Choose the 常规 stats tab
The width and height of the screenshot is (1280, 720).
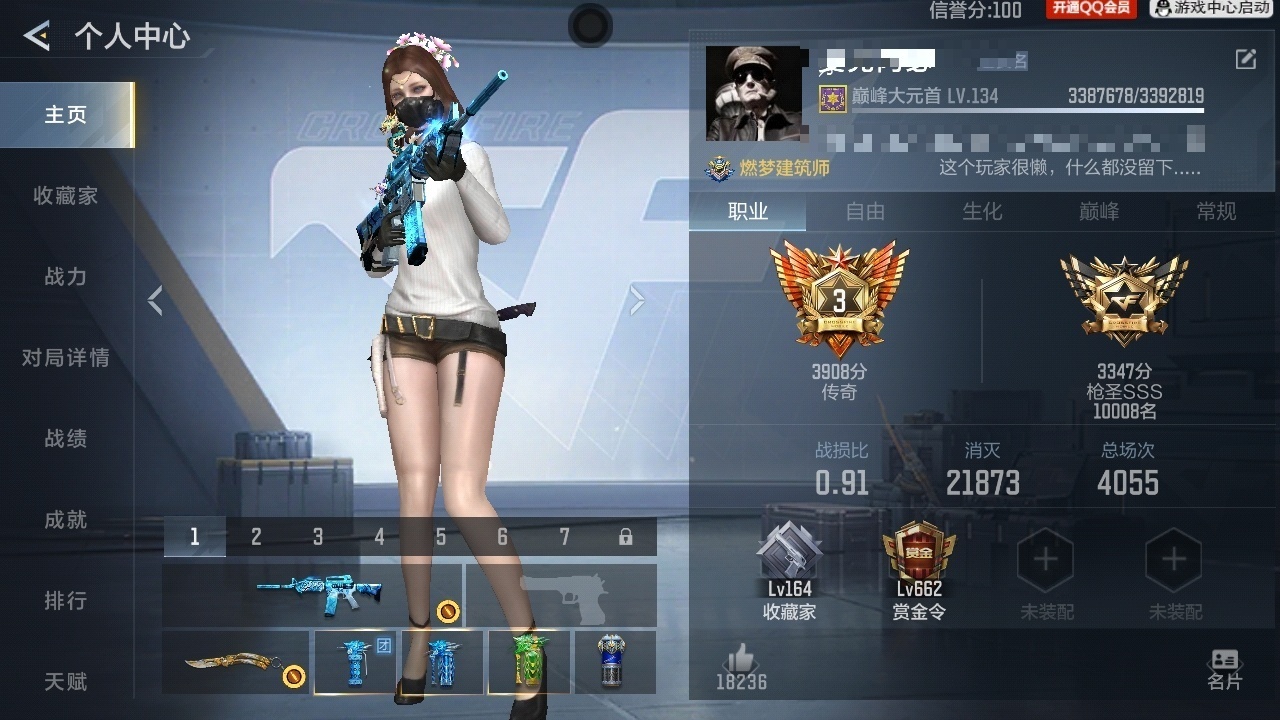coord(1216,211)
